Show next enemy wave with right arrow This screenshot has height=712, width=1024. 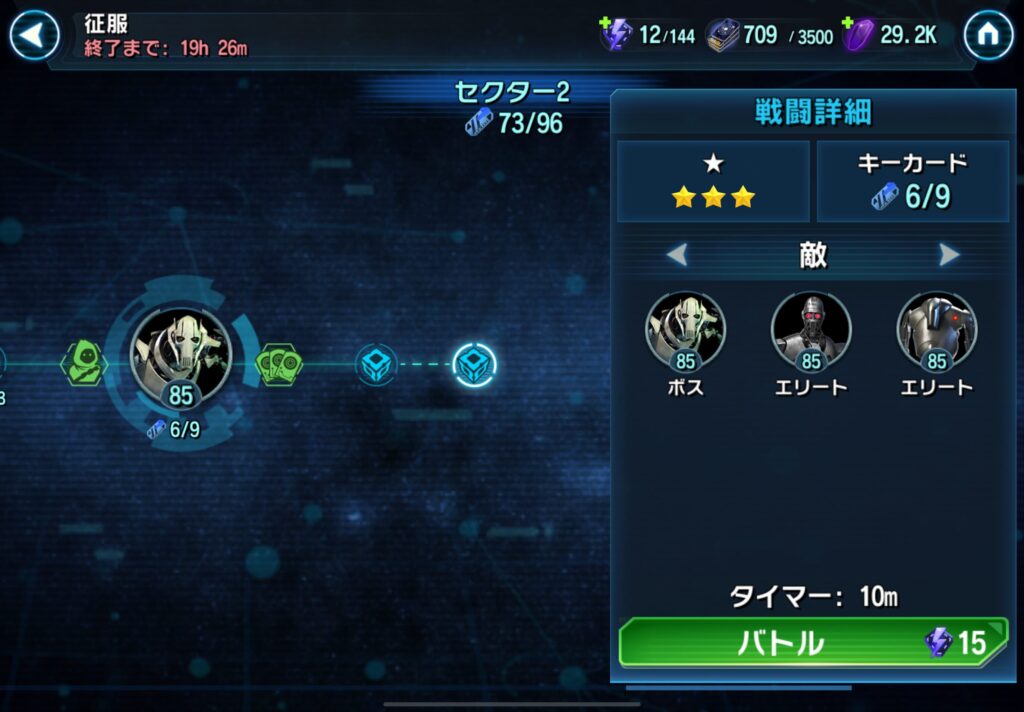tap(948, 255)
